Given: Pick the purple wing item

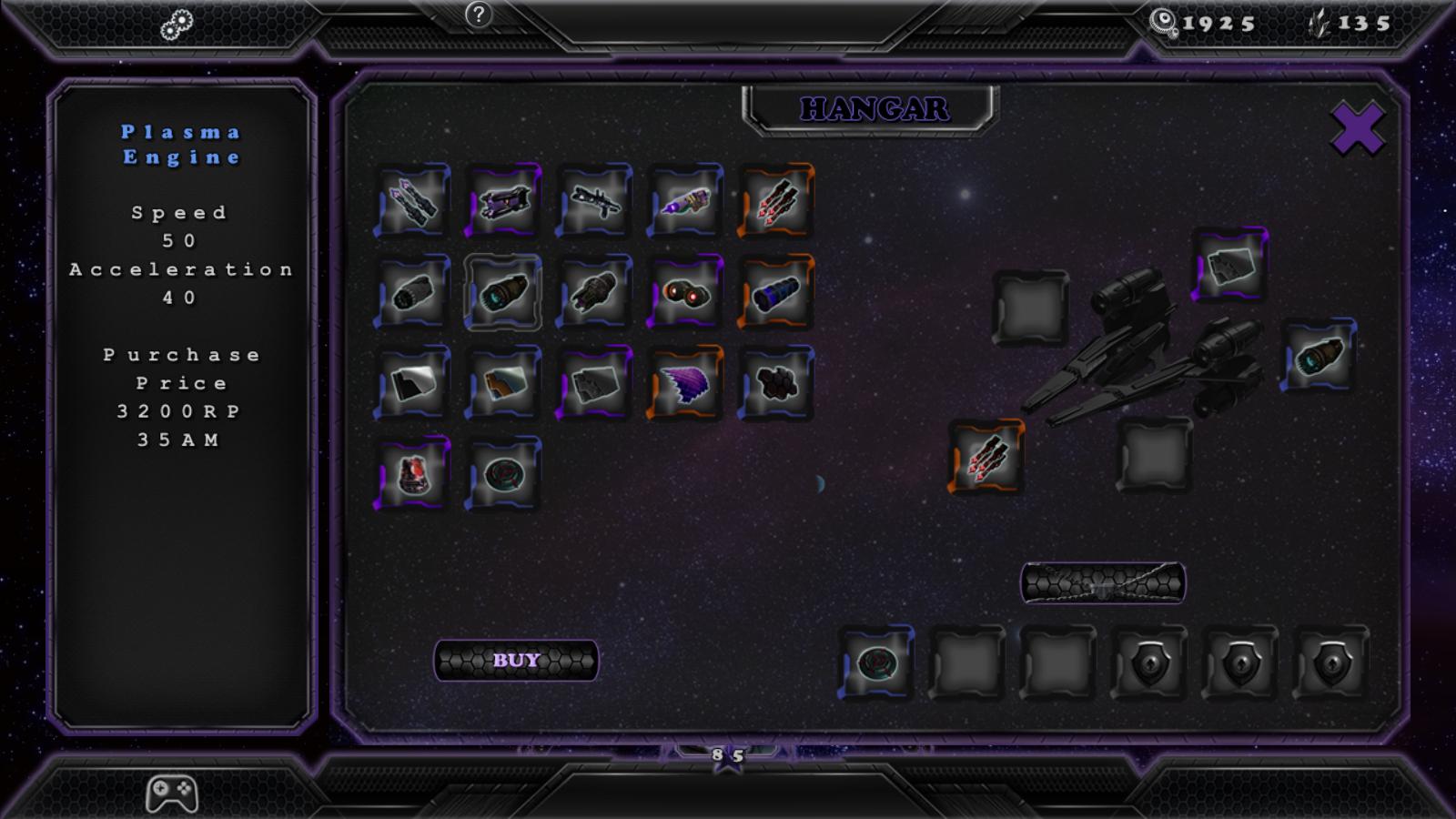Looking at the screenshot, I should pos(685,383).
